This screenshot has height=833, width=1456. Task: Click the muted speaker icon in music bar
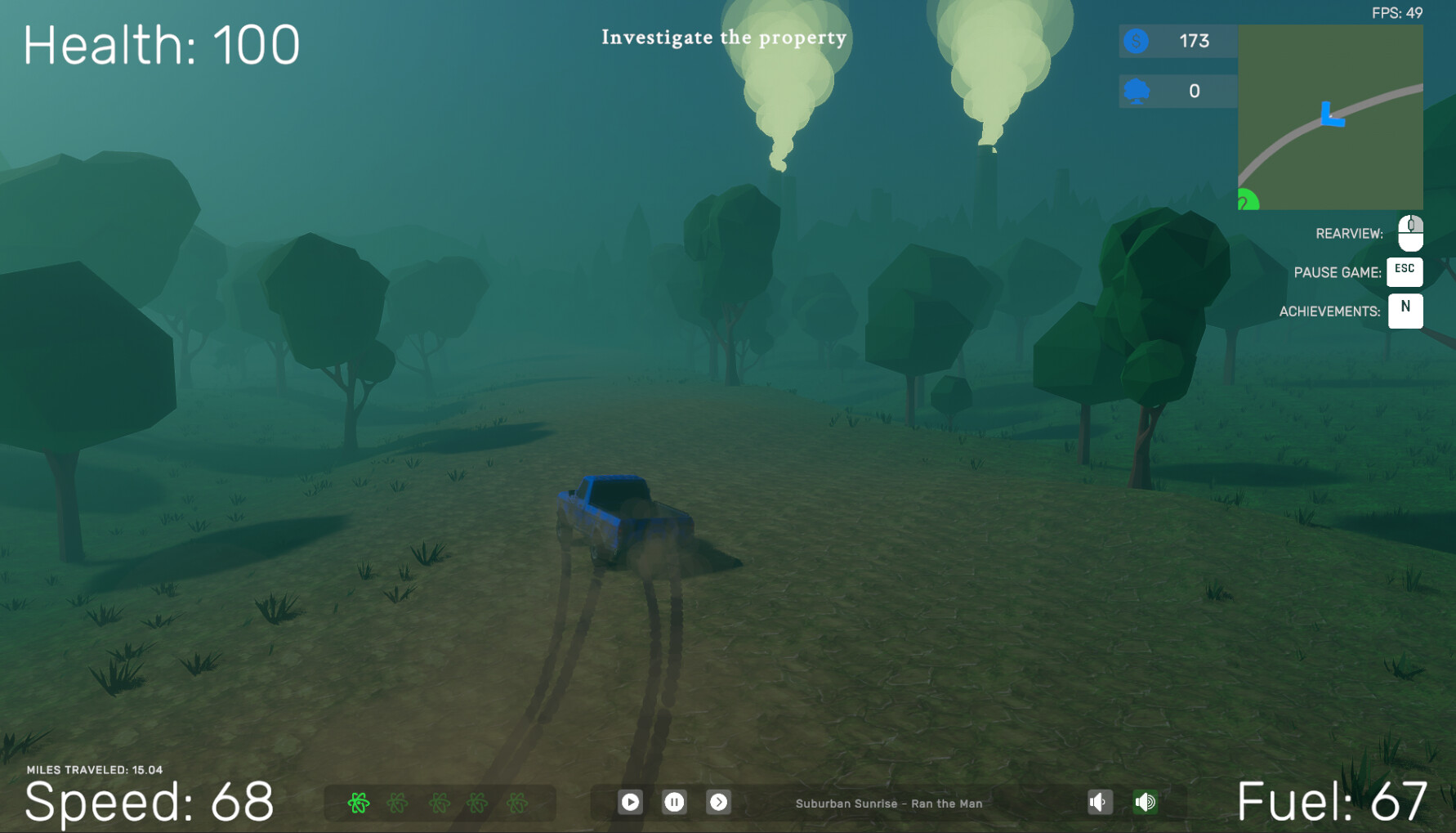(1099, 803)
